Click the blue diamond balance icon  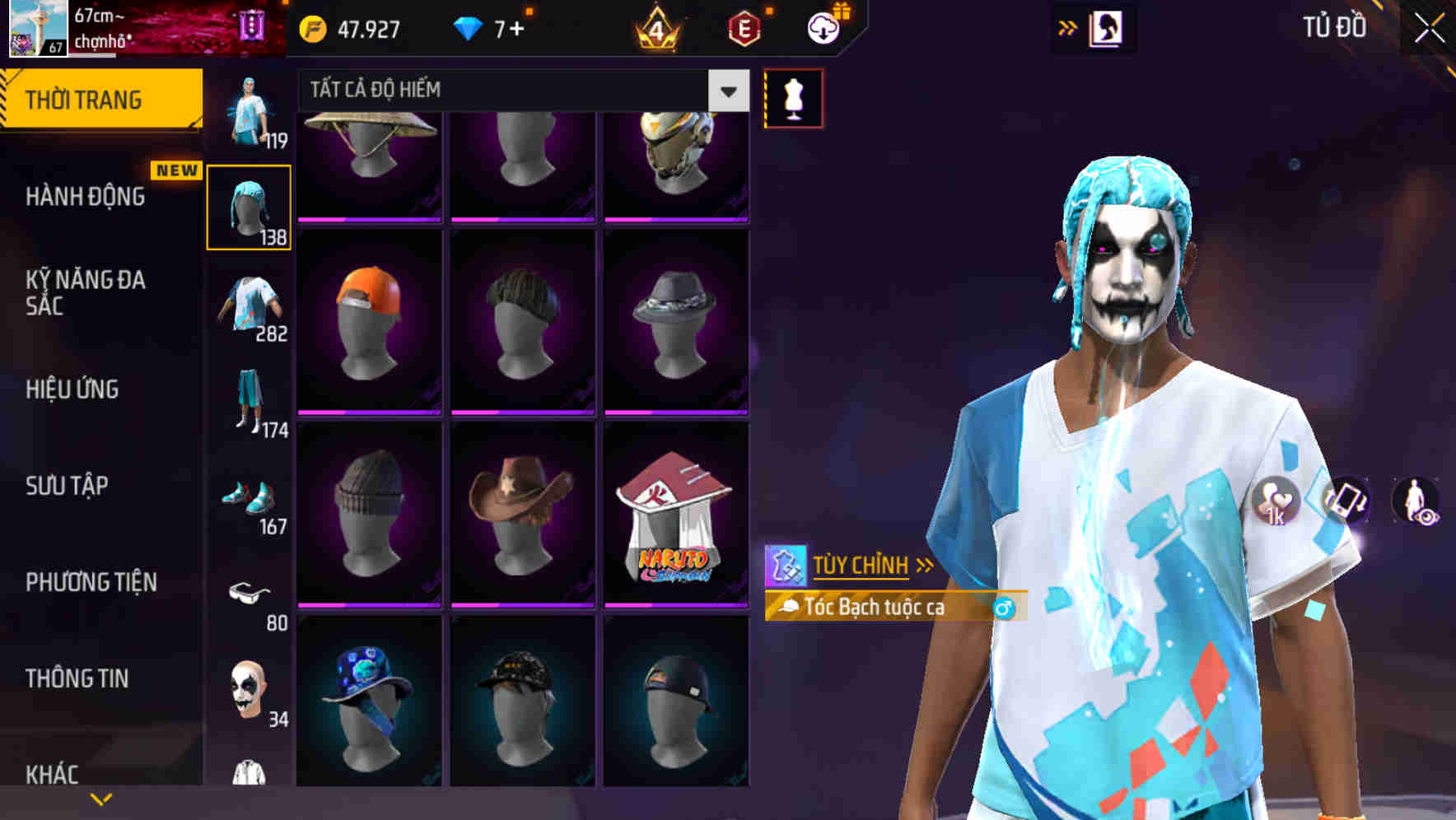467,27
